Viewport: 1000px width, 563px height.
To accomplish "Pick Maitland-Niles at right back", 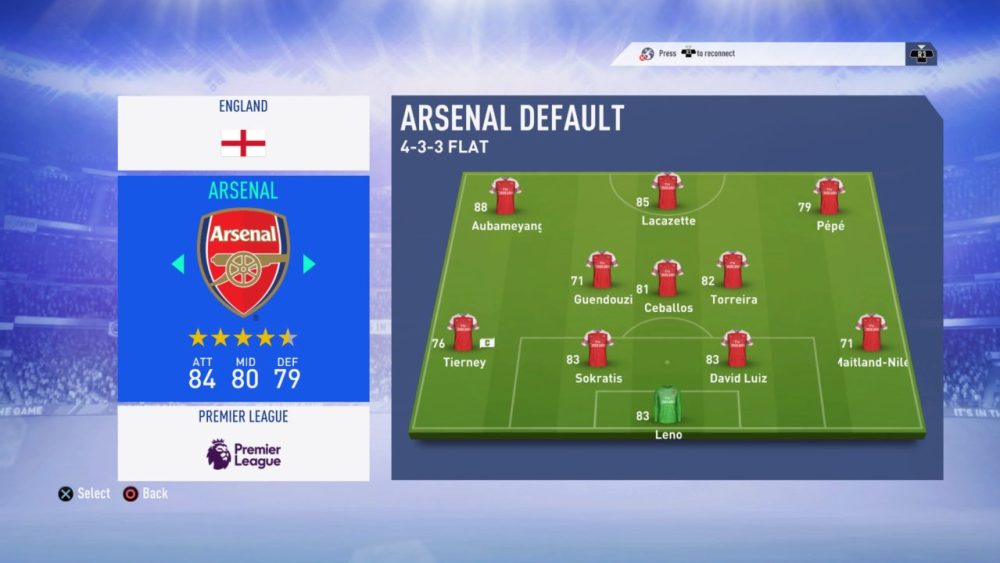I will [871, 334].
